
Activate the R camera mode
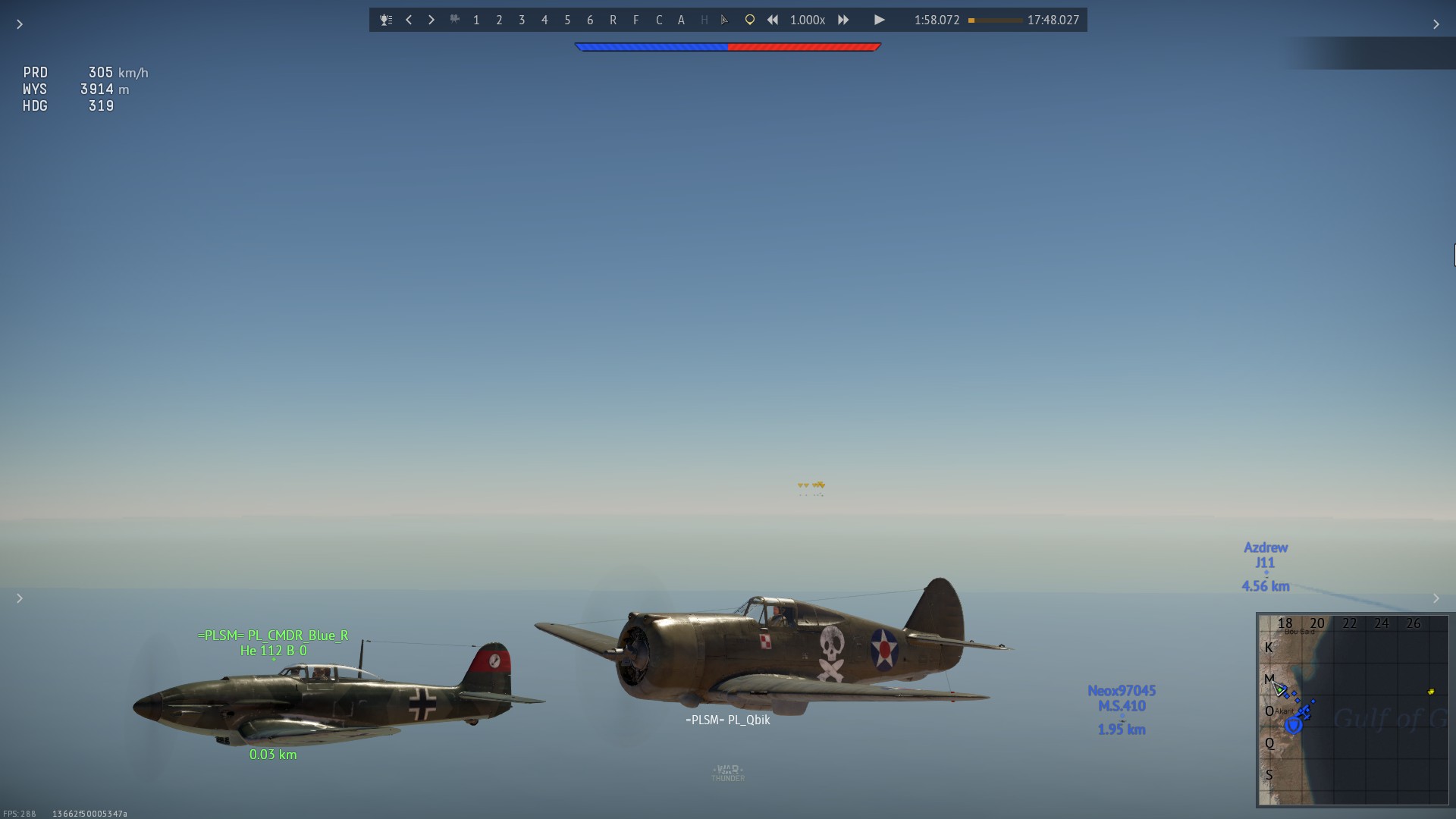tap(613, 20)
